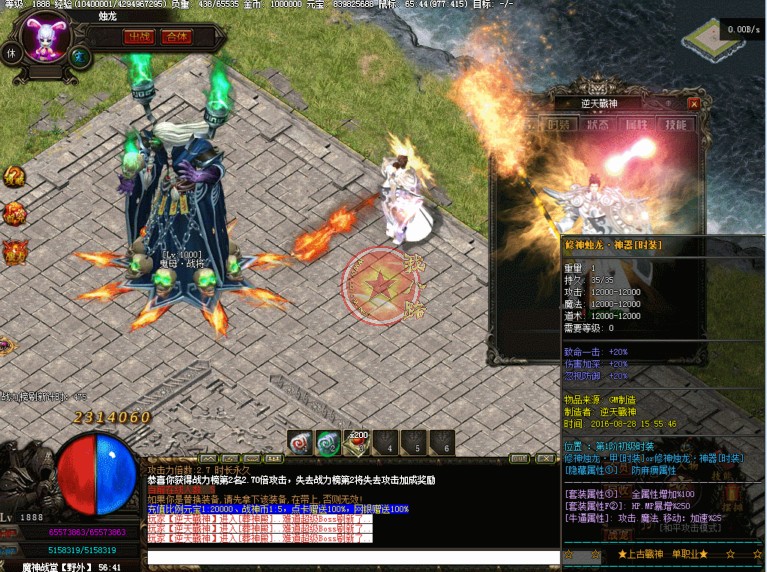This screenshot has height=572, width=767.
Task: Select the rabbit pet portrait
Action: coord(46,38)
